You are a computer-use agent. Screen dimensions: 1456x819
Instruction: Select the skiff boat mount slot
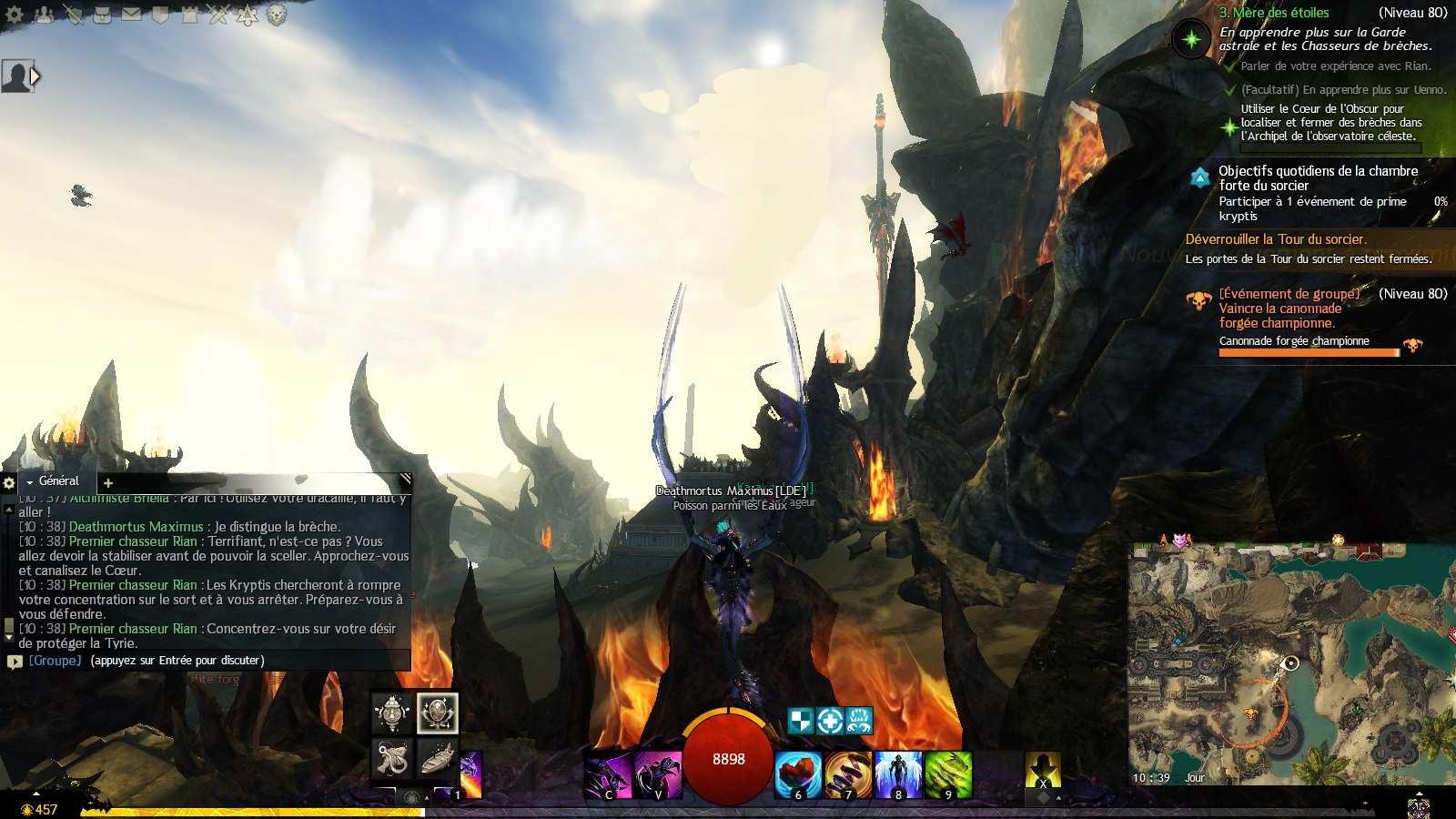438,757
